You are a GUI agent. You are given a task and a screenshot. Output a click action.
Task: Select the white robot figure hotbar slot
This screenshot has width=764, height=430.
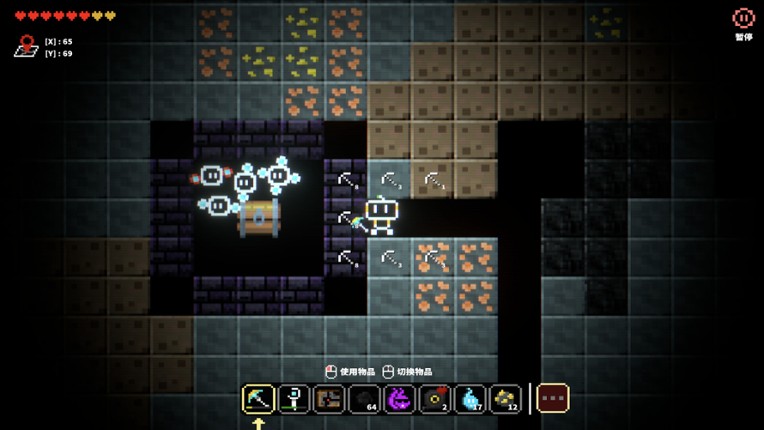coord(294,398)
